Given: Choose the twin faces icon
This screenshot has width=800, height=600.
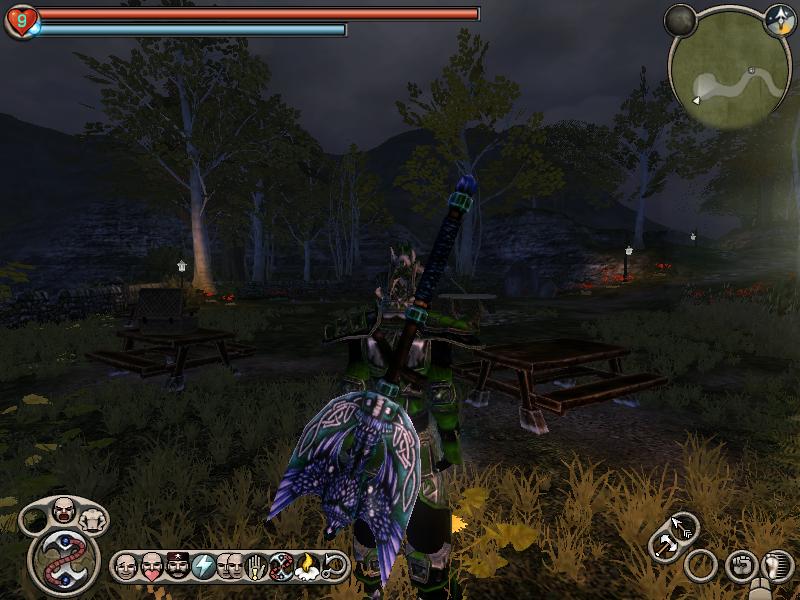Looking at the screenshot, I should coord(229,567).
